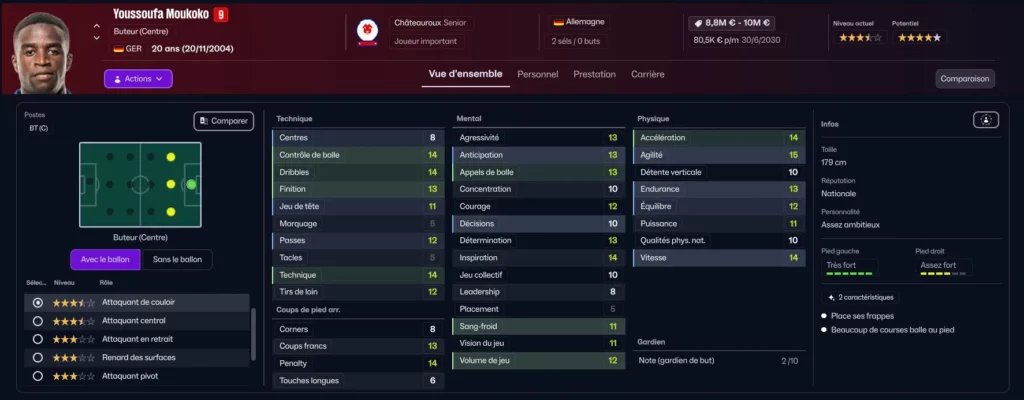
Task: Switch to Sans le ballon view
Action: coord(177,260)
